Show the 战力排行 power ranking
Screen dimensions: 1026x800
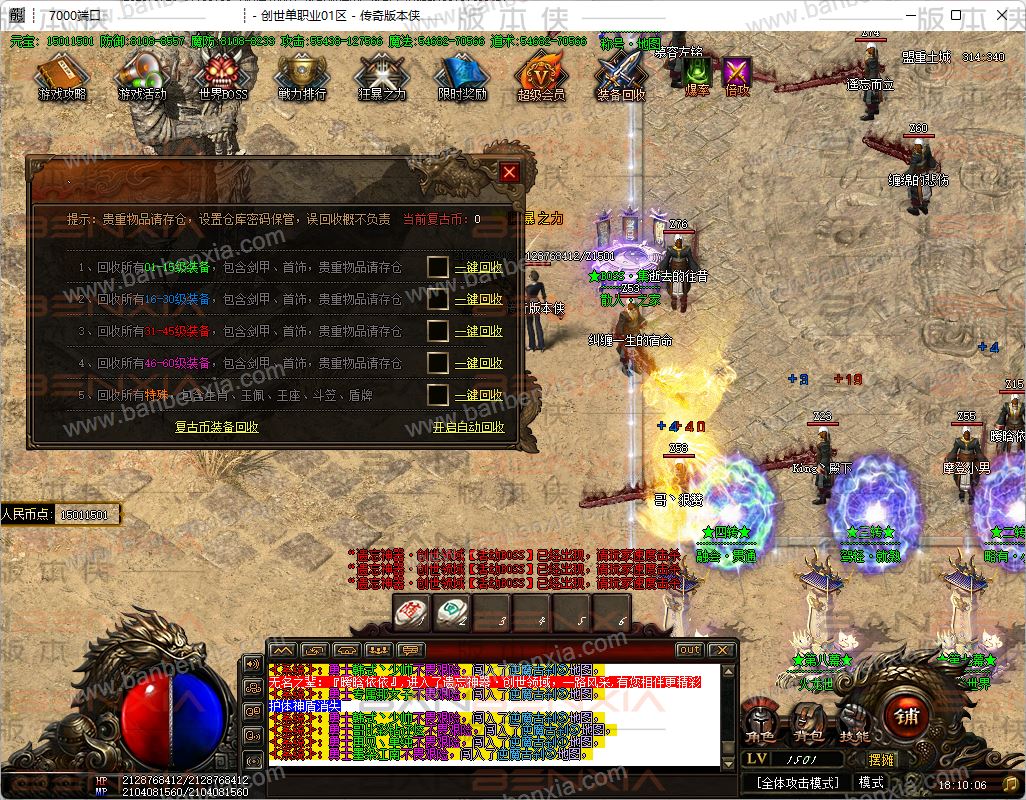[302, 76]
